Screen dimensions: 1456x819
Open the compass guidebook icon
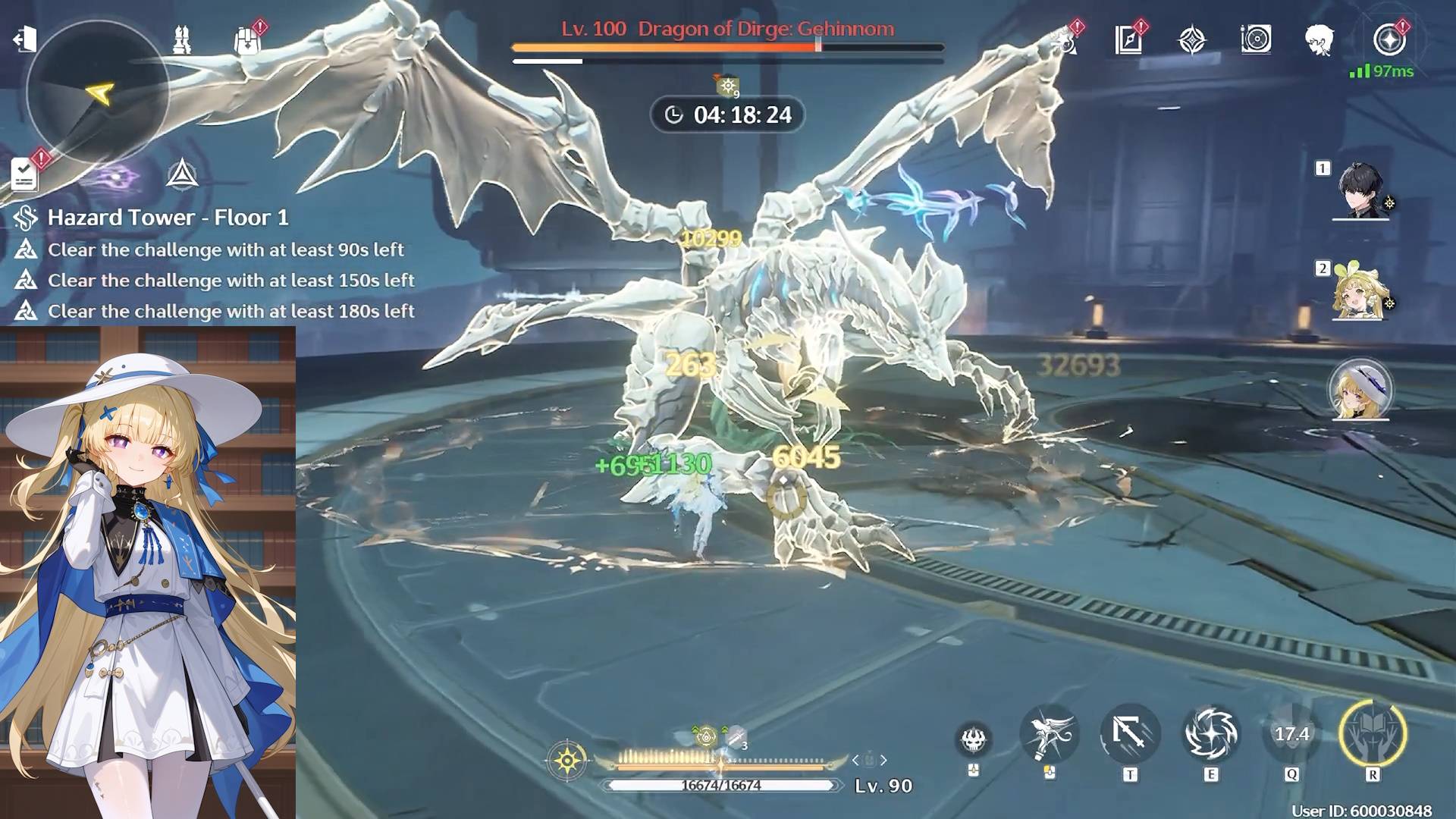1128,39
